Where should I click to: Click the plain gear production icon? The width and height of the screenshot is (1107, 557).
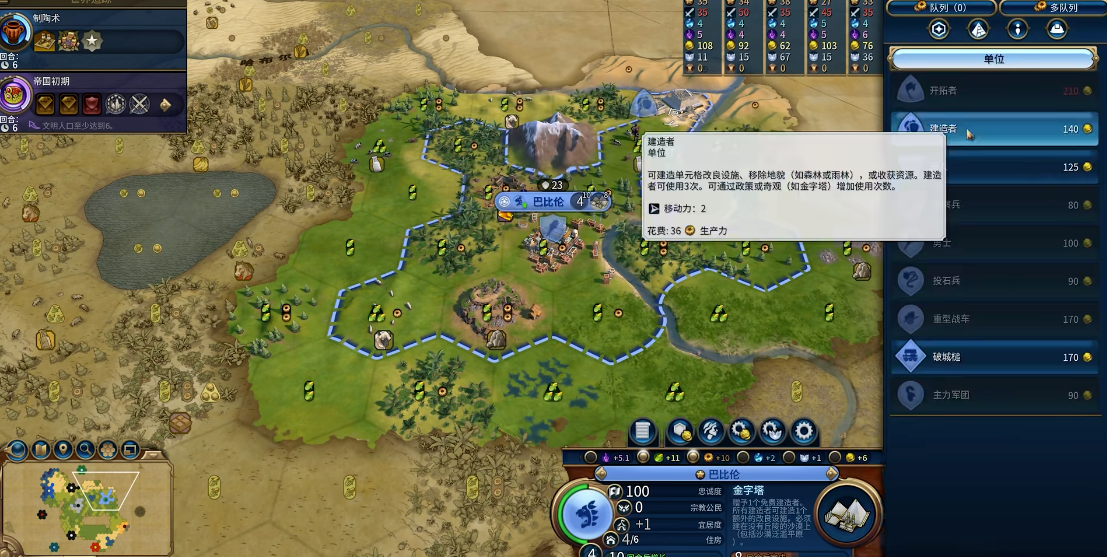pyautogui.click(x=804, y=432)
